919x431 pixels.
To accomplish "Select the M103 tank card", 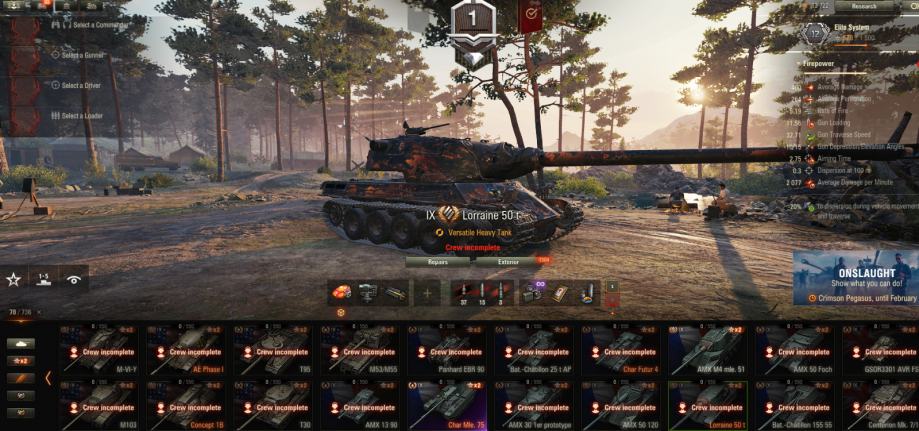I will click(x=101, y=404).
